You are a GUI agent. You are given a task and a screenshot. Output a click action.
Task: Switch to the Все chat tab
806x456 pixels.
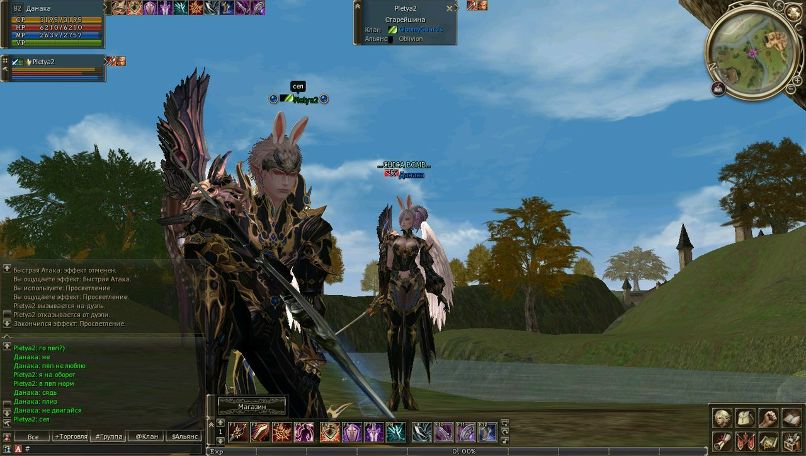click(x=33, y=437)
